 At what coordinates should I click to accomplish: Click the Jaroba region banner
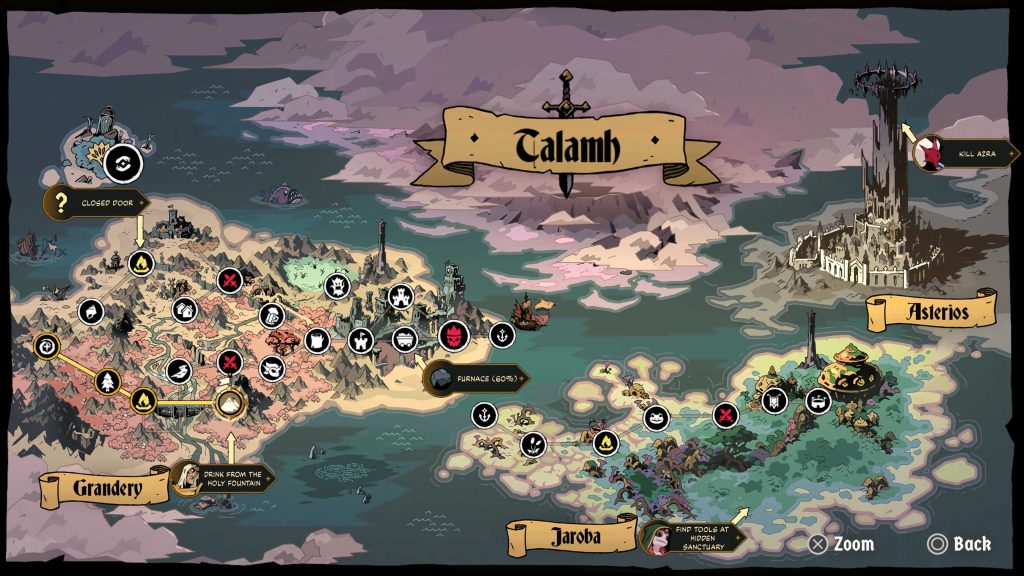point(572,537)
